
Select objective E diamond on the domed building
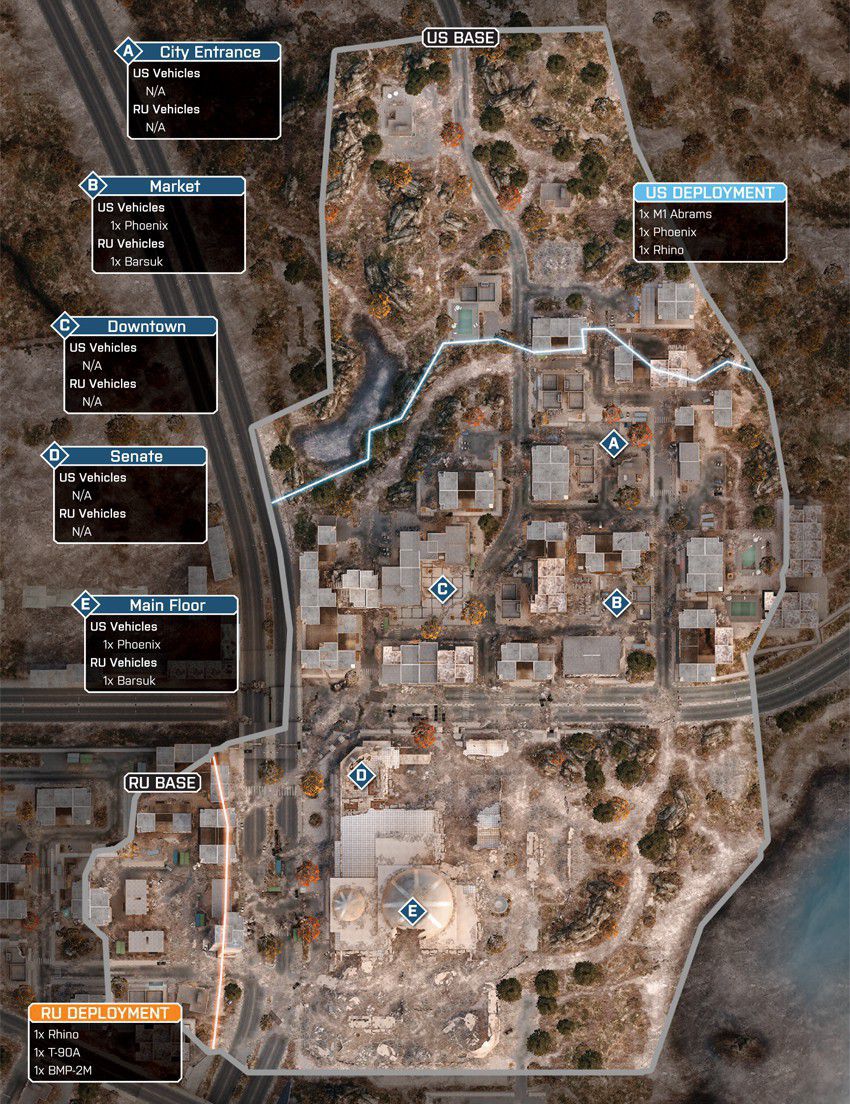point(410,911)
